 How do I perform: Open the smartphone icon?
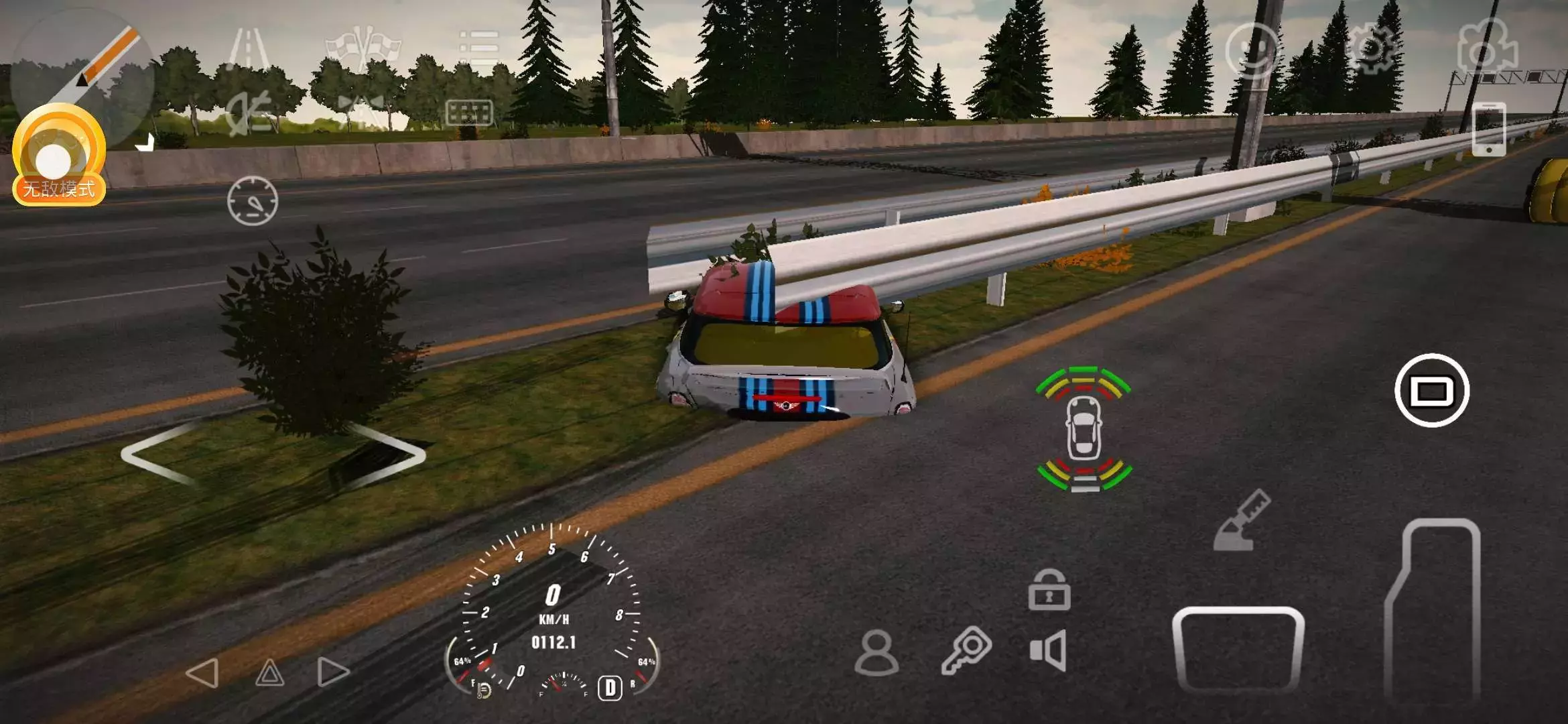click(x=1488, y=129)
